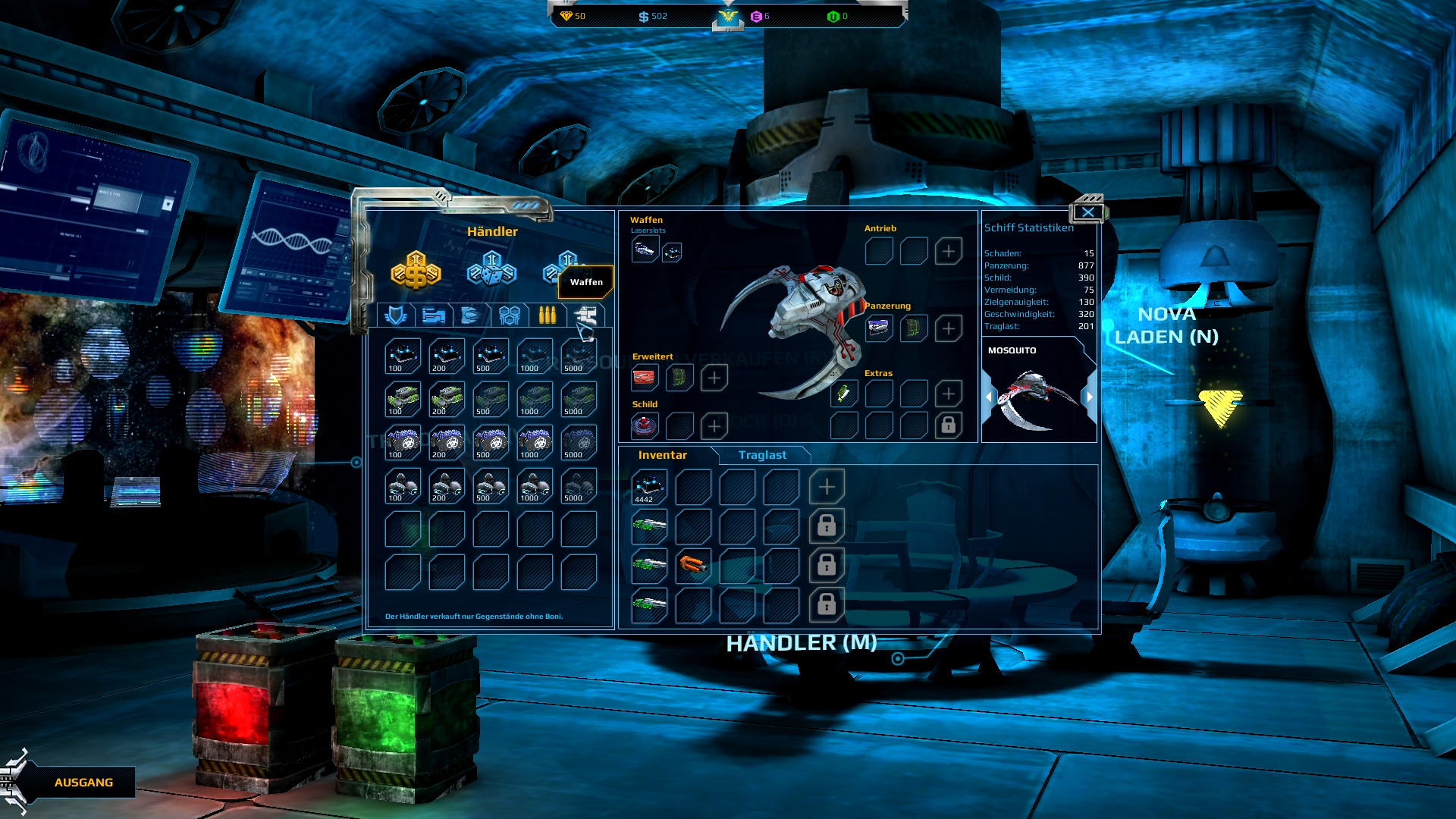Buy the 100-pack laser ammo item
Viewport: 1456px width, 819px height.
pyautogui.click(x=403, y=356)
